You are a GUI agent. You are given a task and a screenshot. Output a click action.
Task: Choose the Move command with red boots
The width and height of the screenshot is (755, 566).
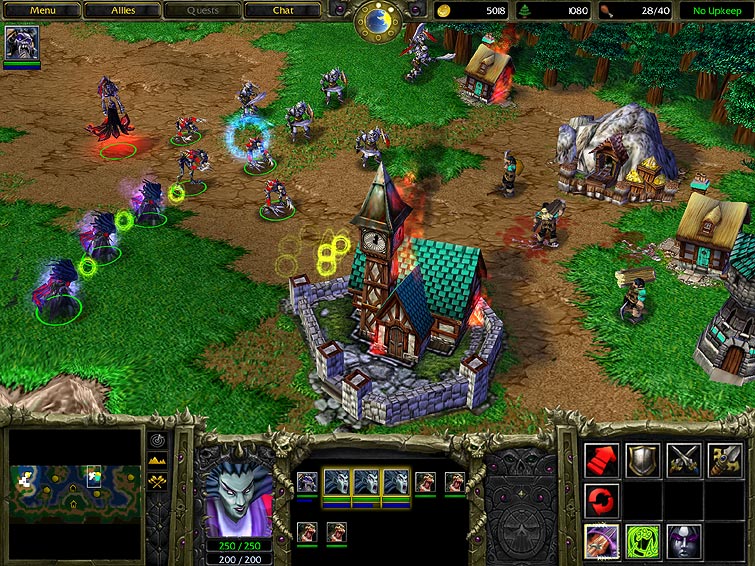coord(602,460)
